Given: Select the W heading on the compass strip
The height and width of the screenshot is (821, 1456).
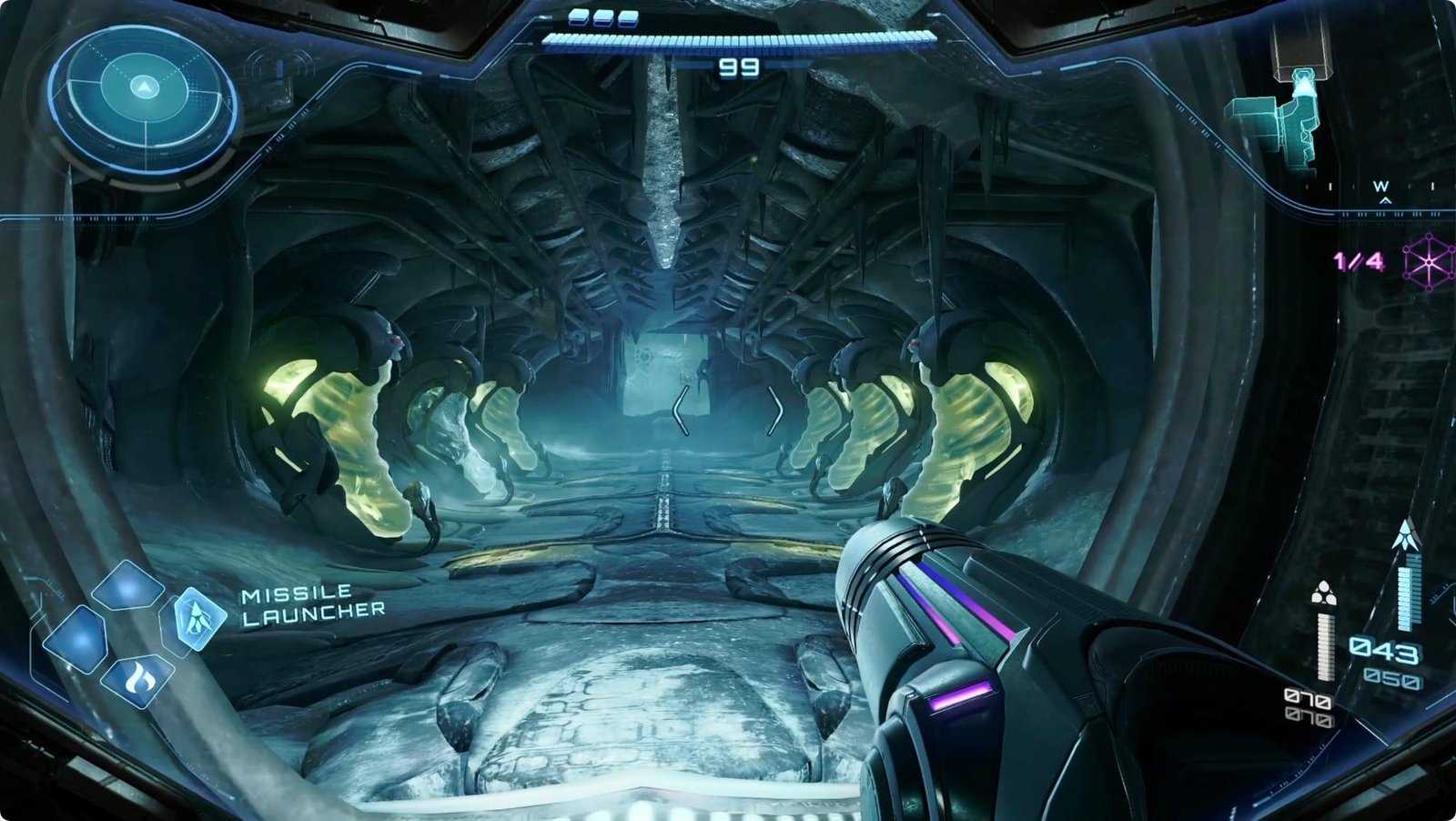Looking at the screenshot, I should (x=1381, y=185).
